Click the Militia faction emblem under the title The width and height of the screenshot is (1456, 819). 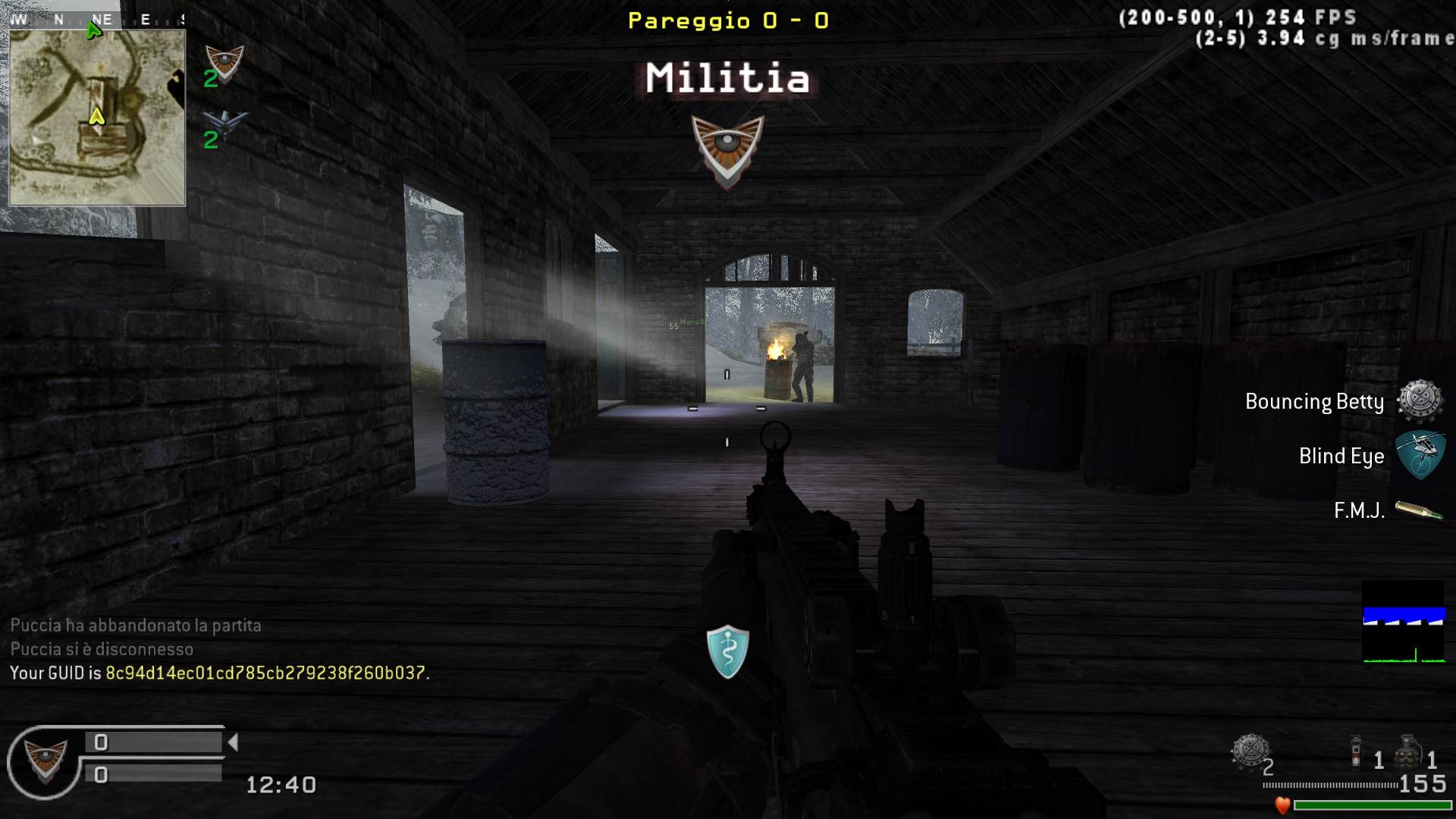(x=727, y=150)
